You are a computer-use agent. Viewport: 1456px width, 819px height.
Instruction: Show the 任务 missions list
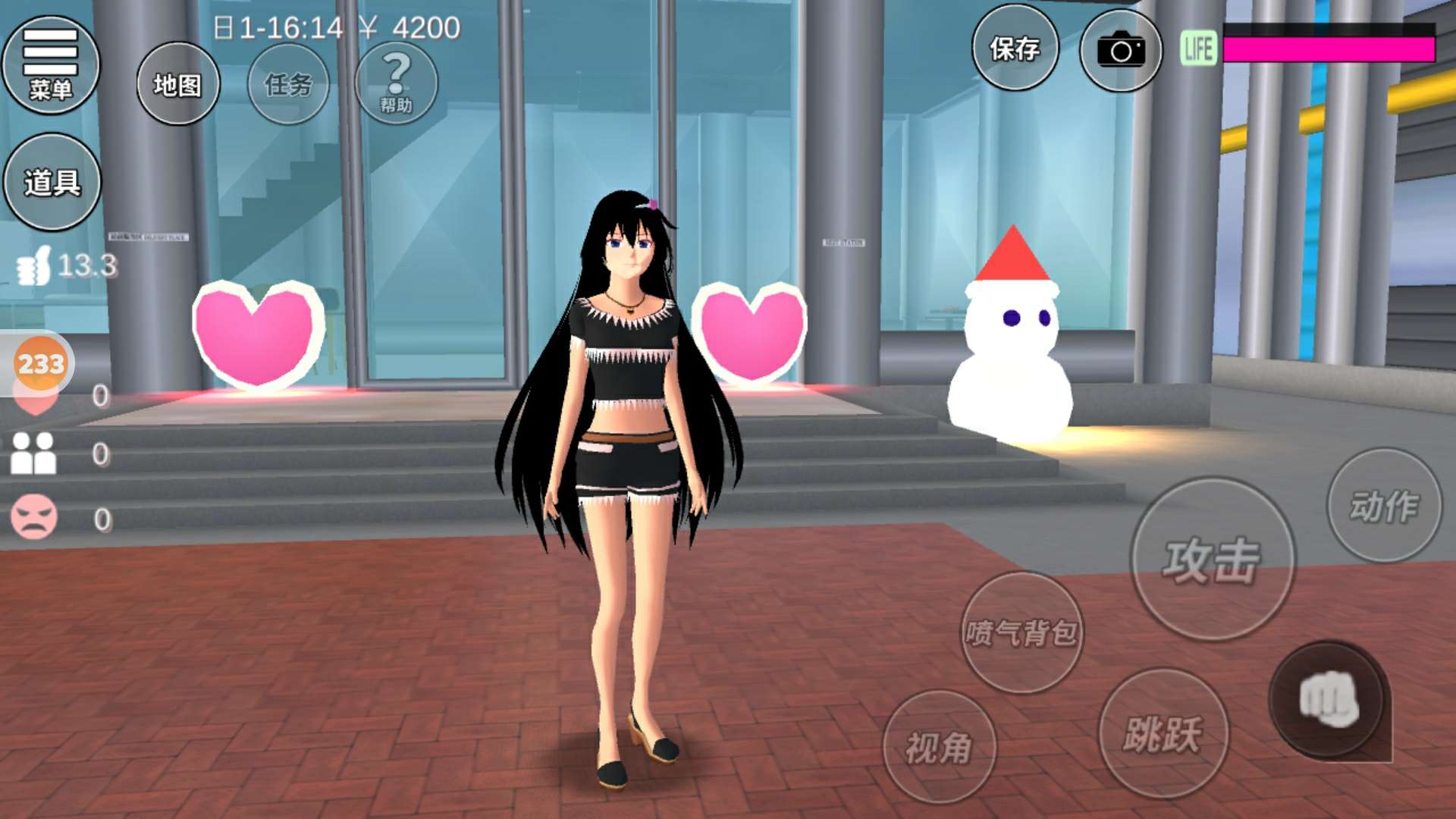[x=288, y=84]
